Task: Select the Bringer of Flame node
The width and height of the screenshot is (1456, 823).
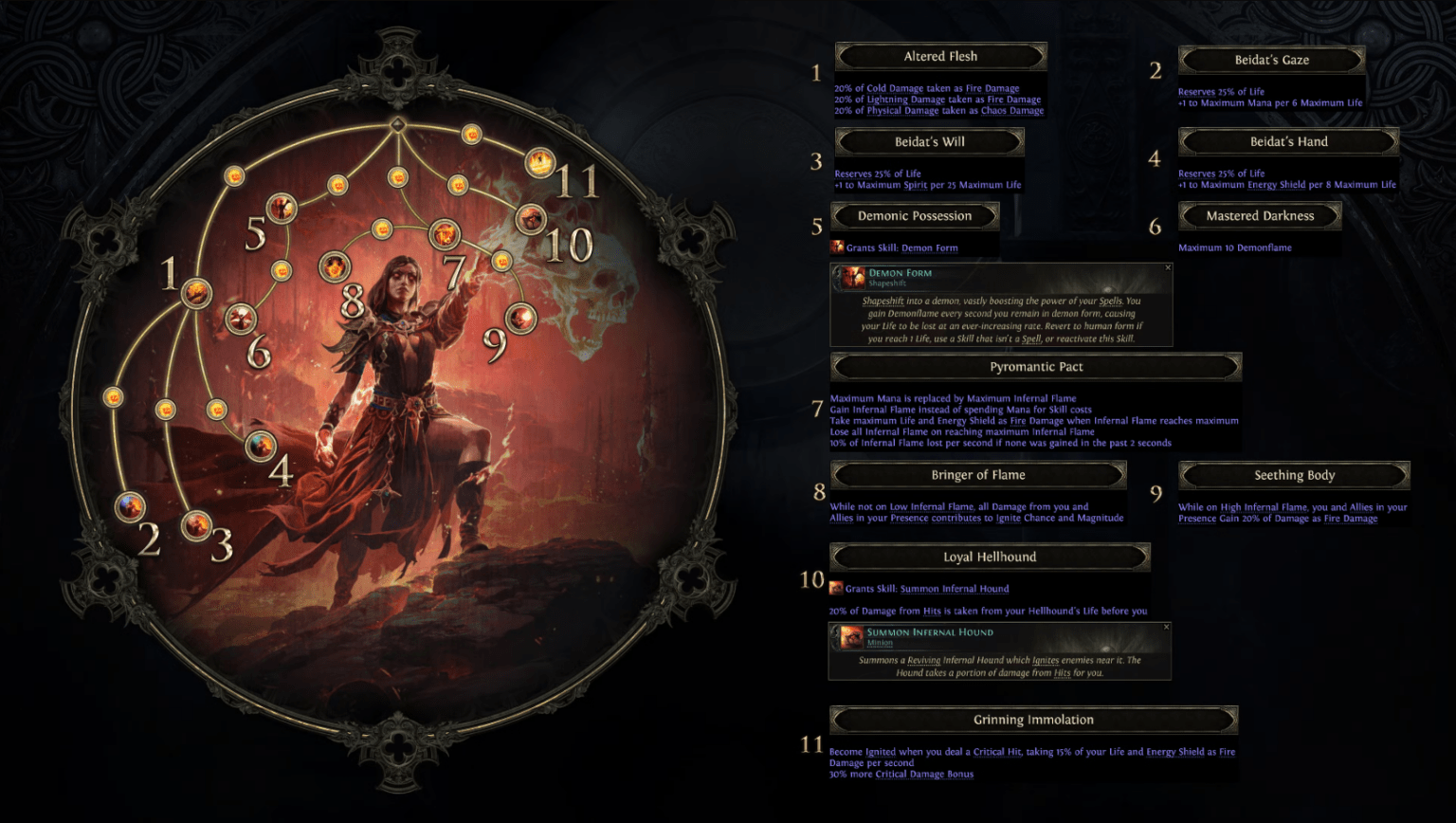Action: [335, 266]
